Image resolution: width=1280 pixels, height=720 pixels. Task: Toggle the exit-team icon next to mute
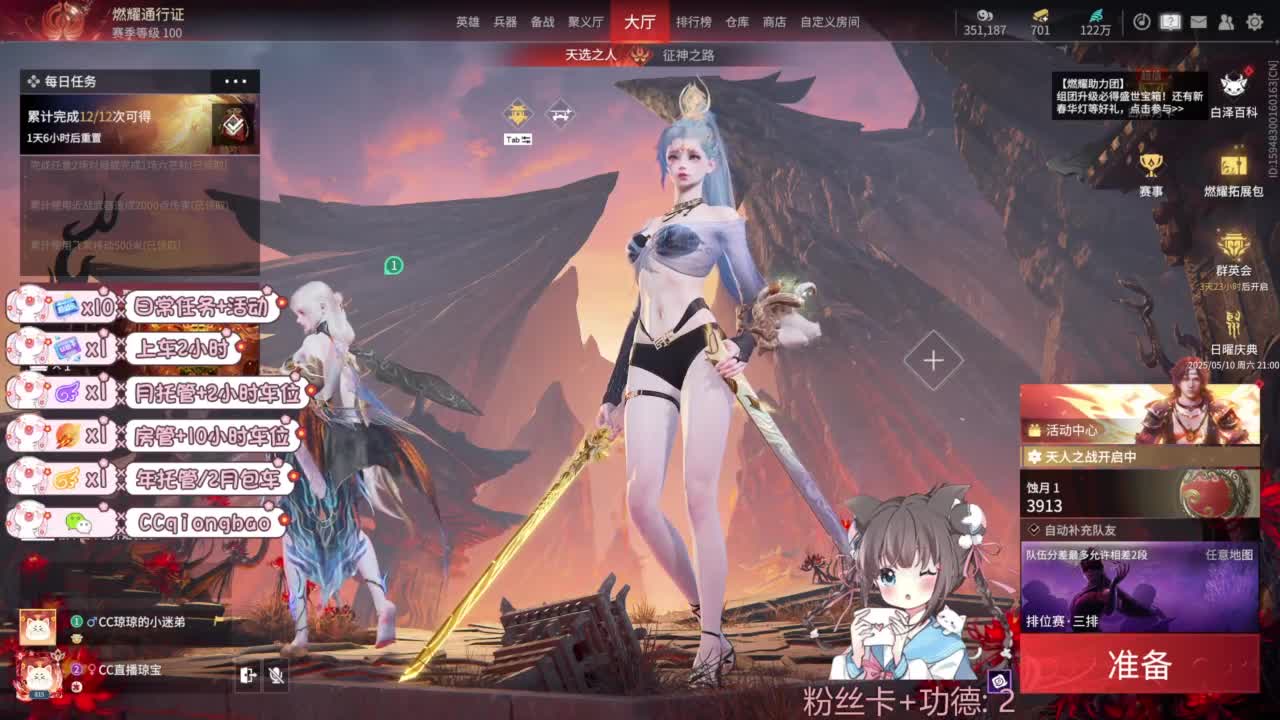point(249,674)
